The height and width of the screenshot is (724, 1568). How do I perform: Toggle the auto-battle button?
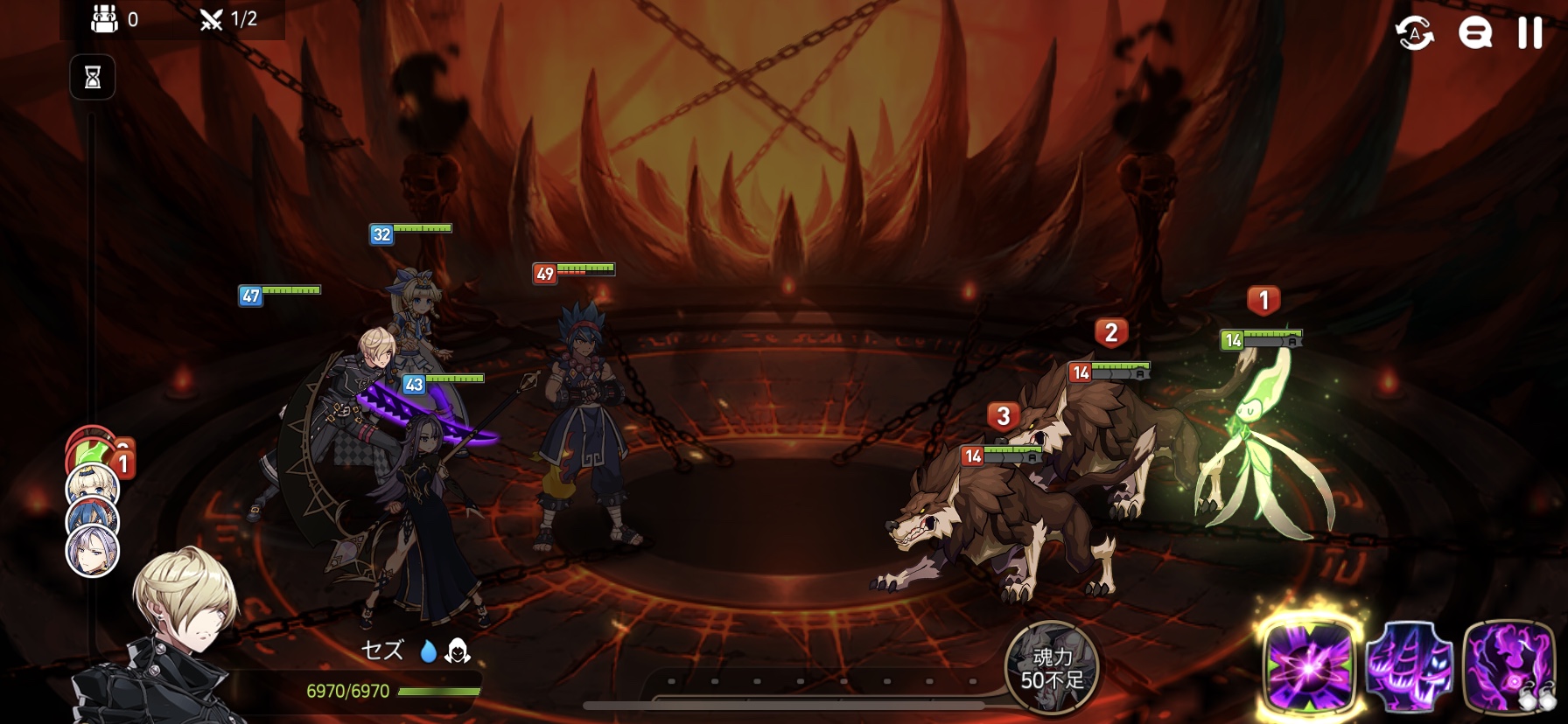pos(1414,33)
